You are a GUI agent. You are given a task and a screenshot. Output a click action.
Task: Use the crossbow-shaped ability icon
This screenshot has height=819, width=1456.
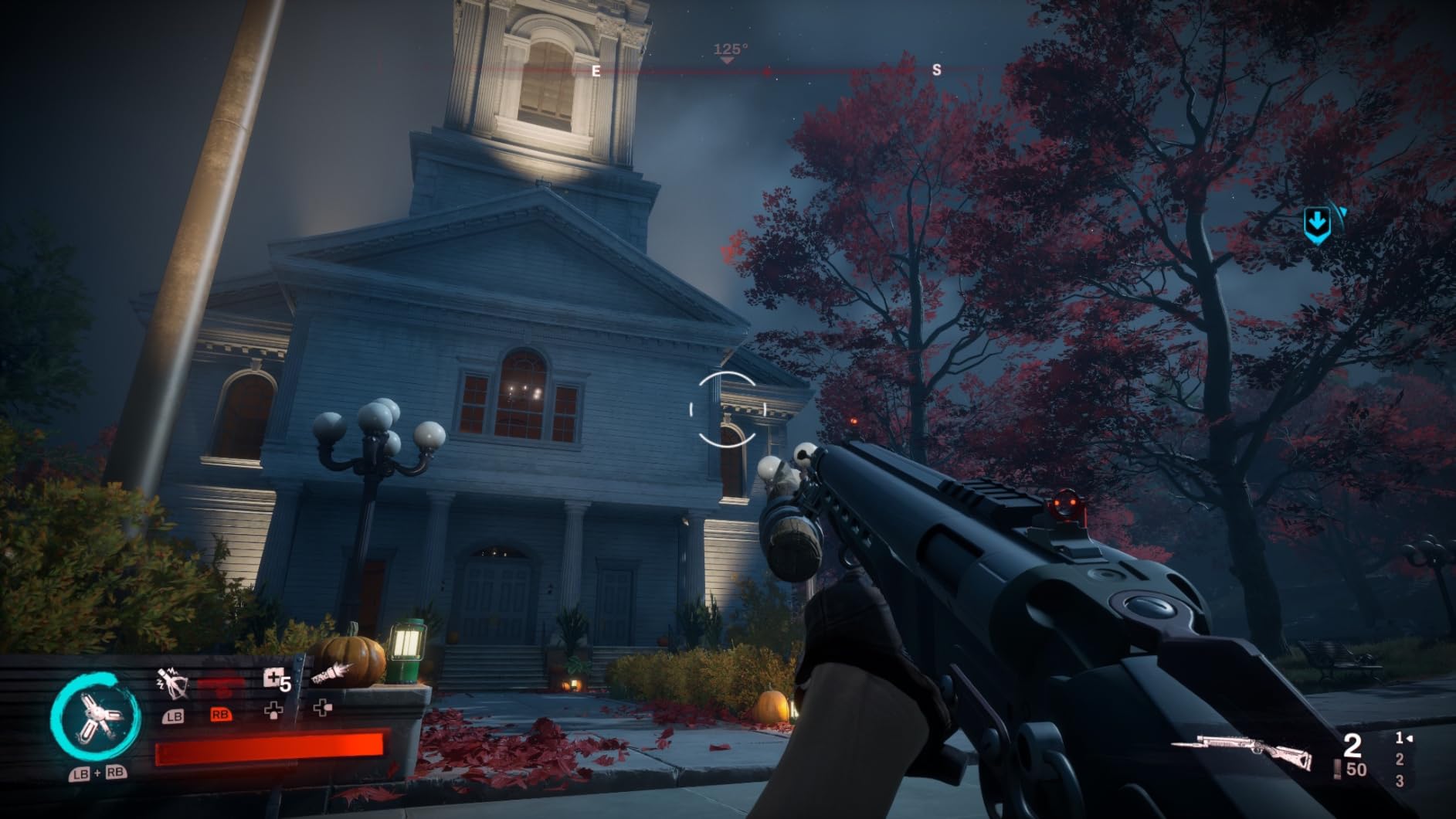[x=171, y=683]
